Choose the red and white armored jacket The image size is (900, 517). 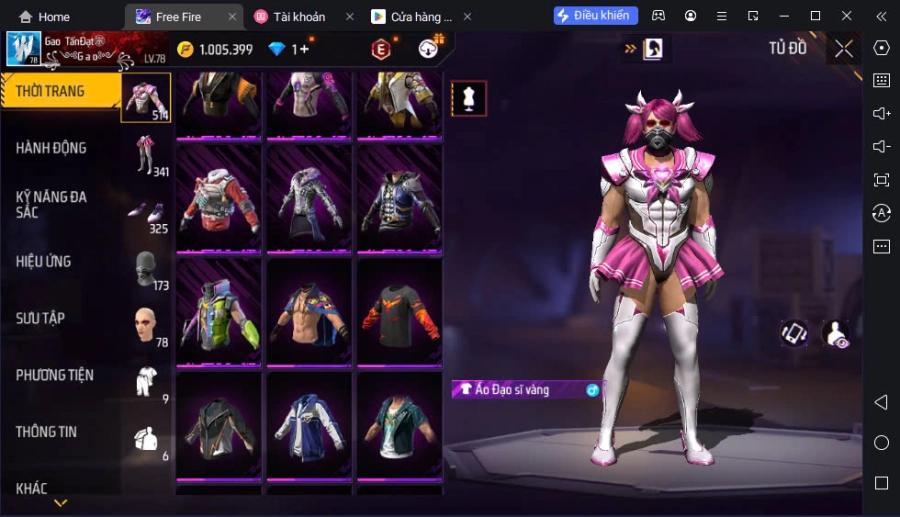[x=219, y=197]
